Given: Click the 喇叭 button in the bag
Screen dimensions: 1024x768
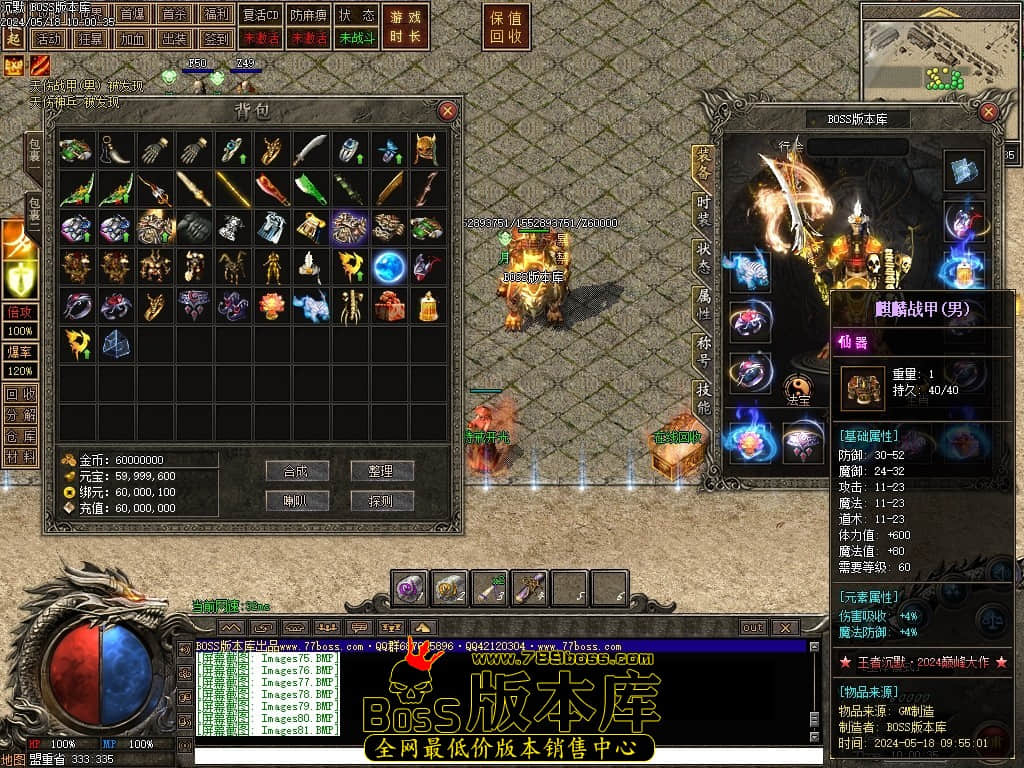Looking at the screenshot, I should 297,501.
